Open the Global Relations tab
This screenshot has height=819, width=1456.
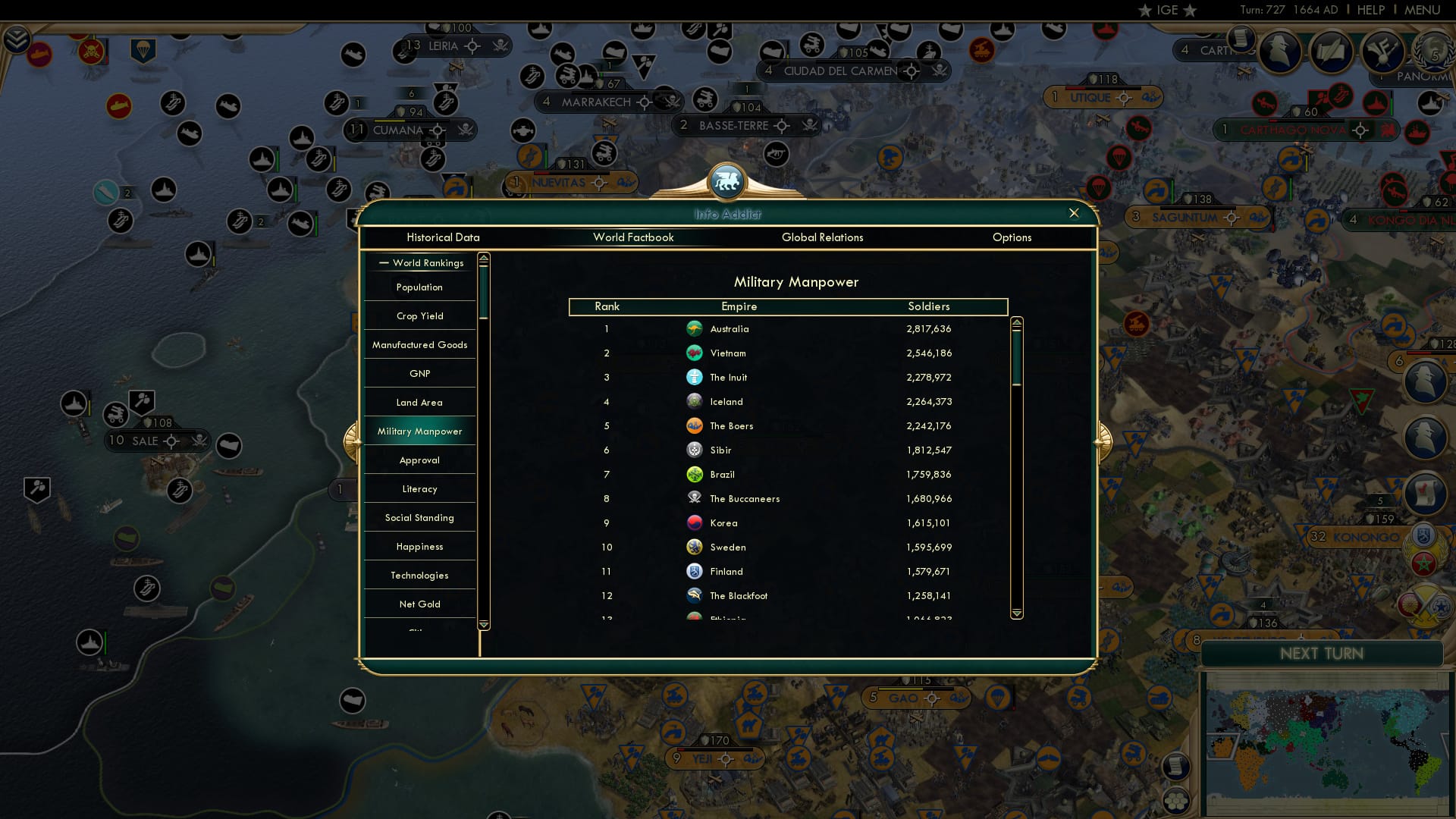(823, 237)
